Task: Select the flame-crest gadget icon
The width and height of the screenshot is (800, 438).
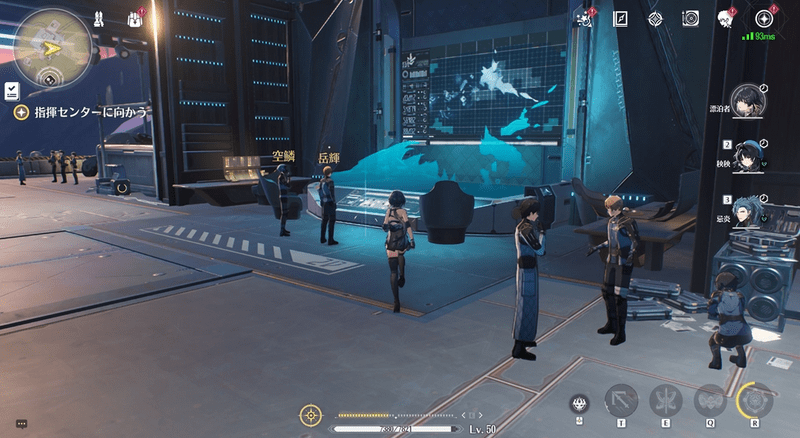Action: [578, 405]
